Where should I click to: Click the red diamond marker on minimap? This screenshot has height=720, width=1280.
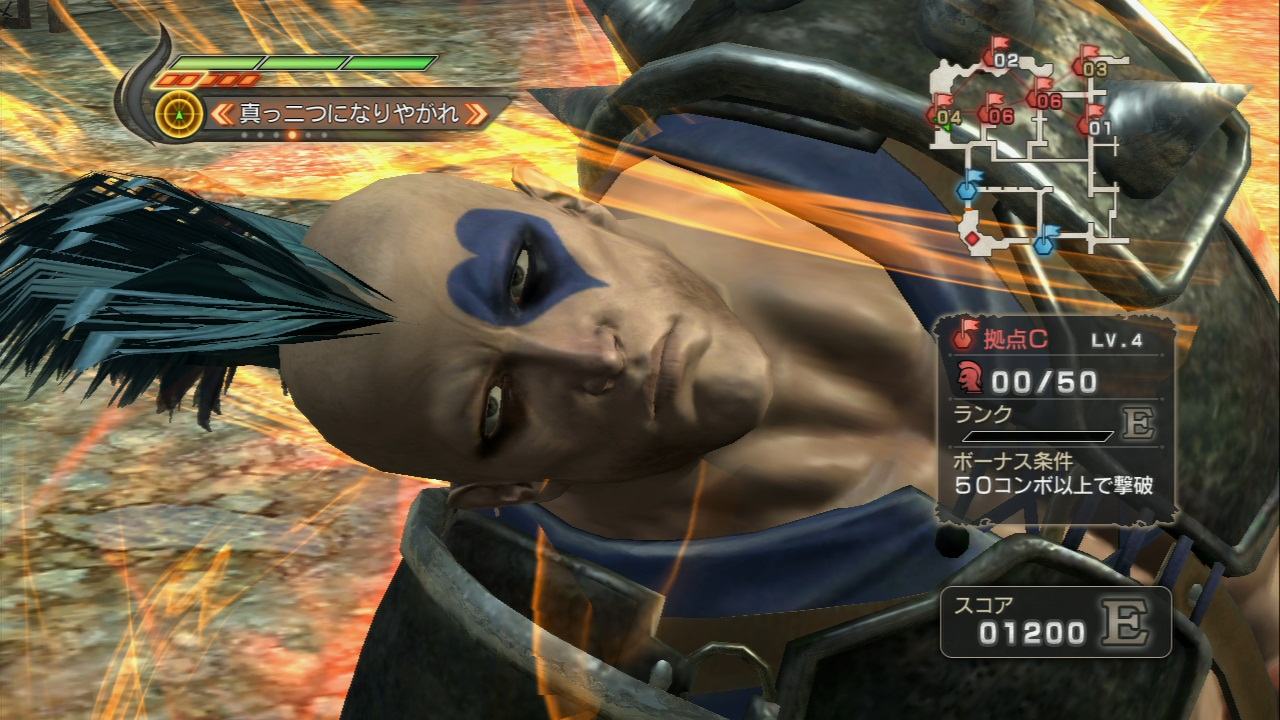[x=971, y=238]
